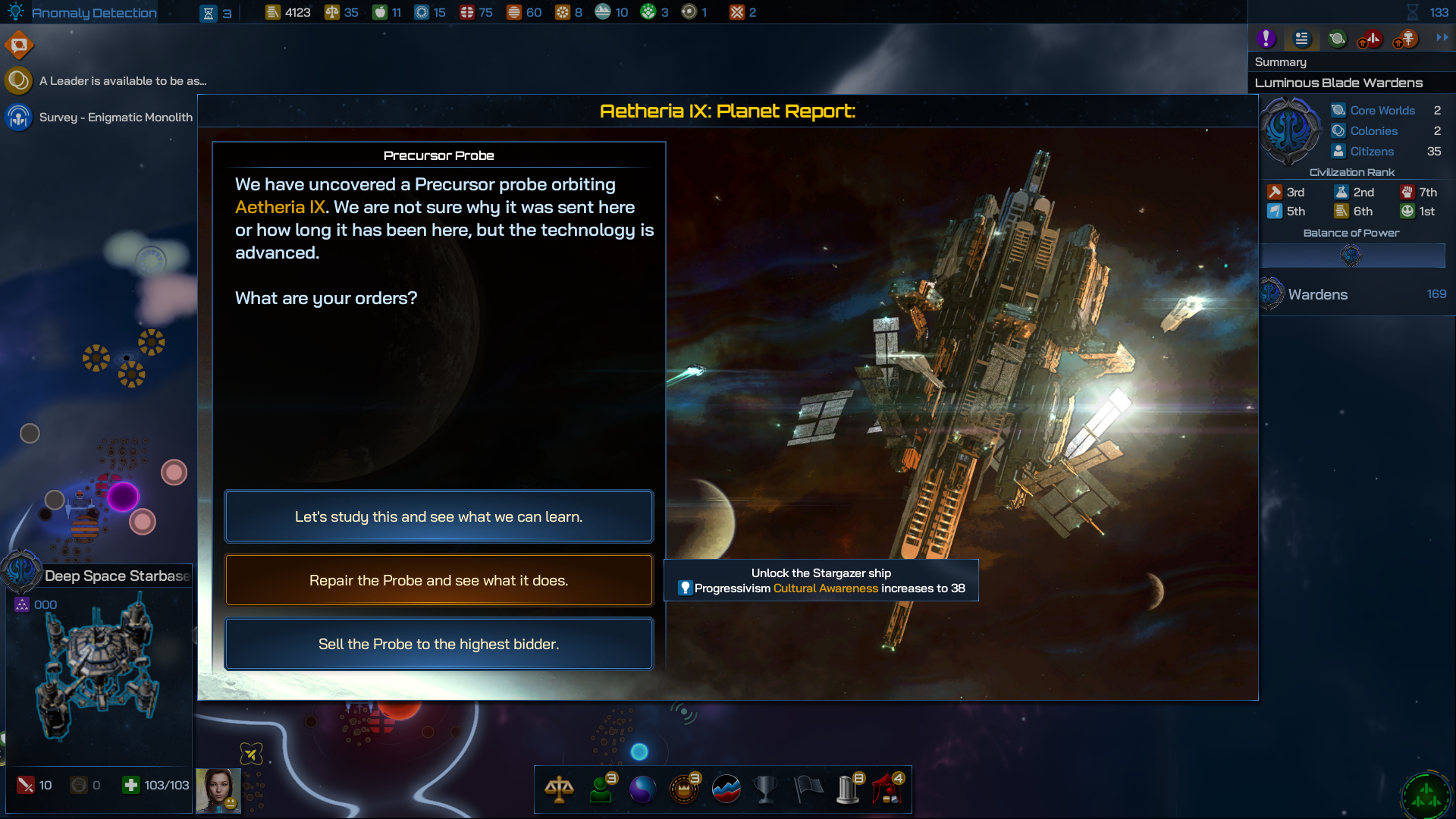Choose to study the Precursor probe

click(438, 516)
